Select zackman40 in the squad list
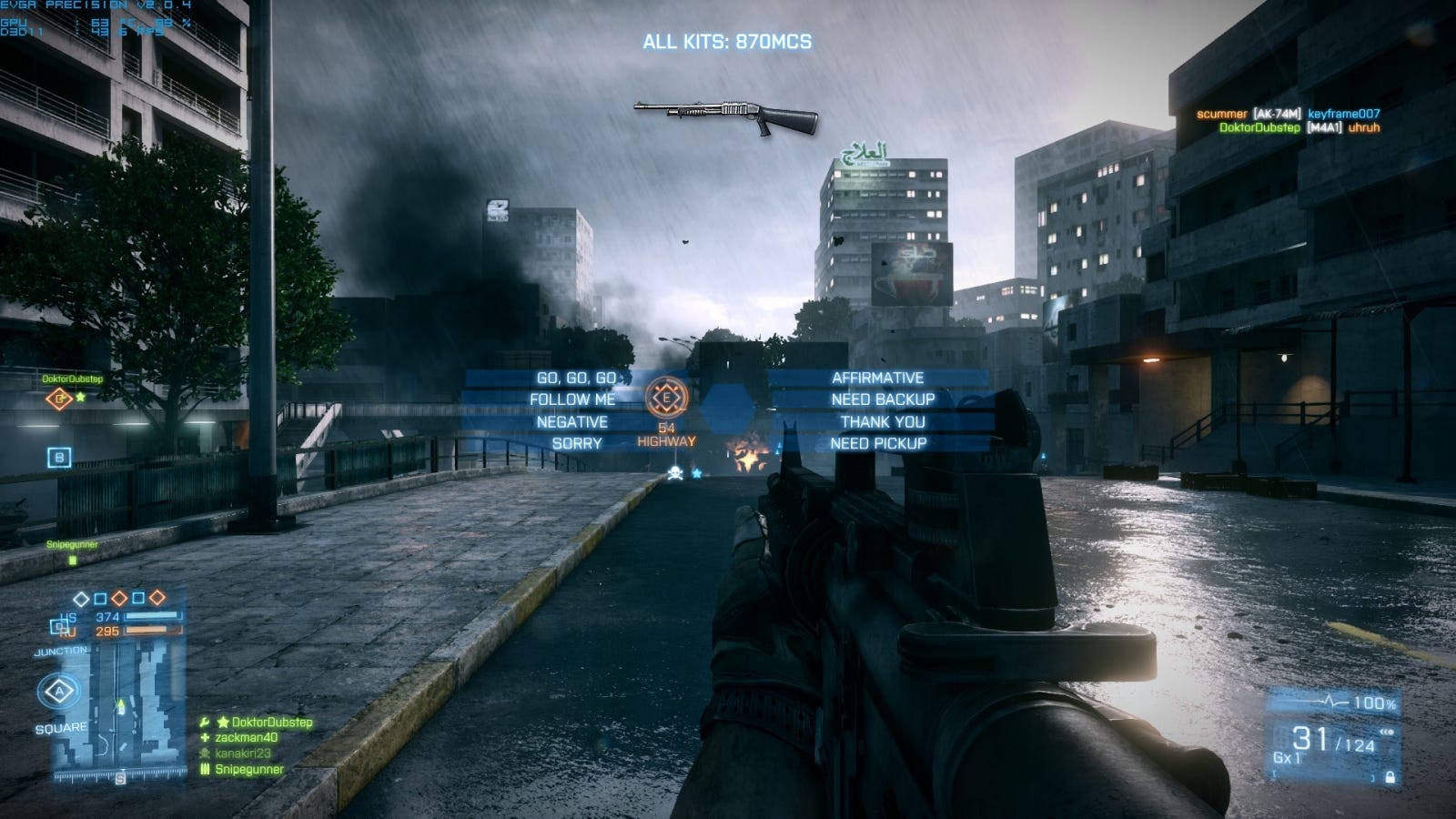Screen dimensions: 1456x819 pos(246,738)
